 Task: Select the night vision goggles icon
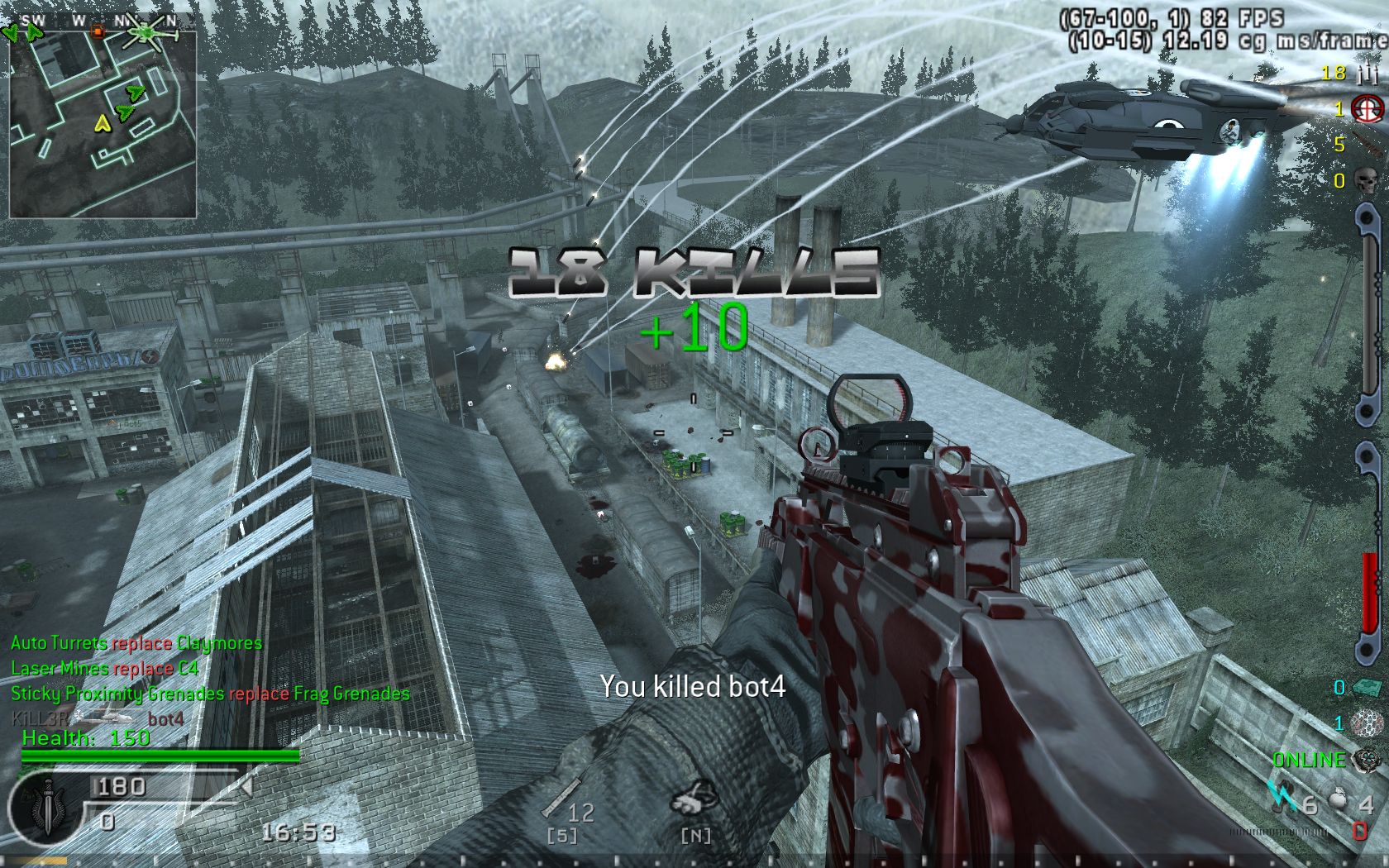tap(693, 799)
